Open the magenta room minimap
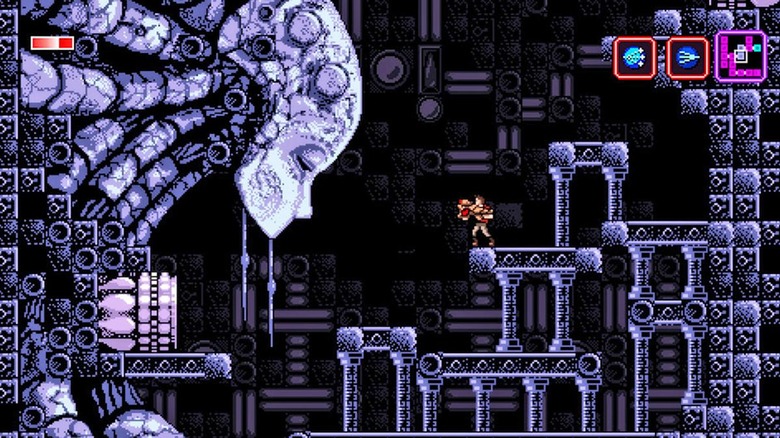780x438 pixels. pos(741,56)
